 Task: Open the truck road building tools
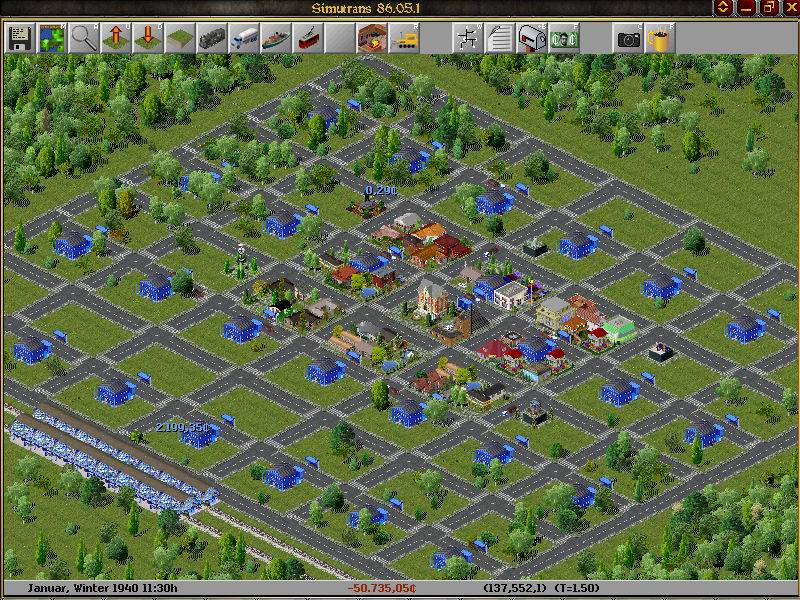(244, 38)
